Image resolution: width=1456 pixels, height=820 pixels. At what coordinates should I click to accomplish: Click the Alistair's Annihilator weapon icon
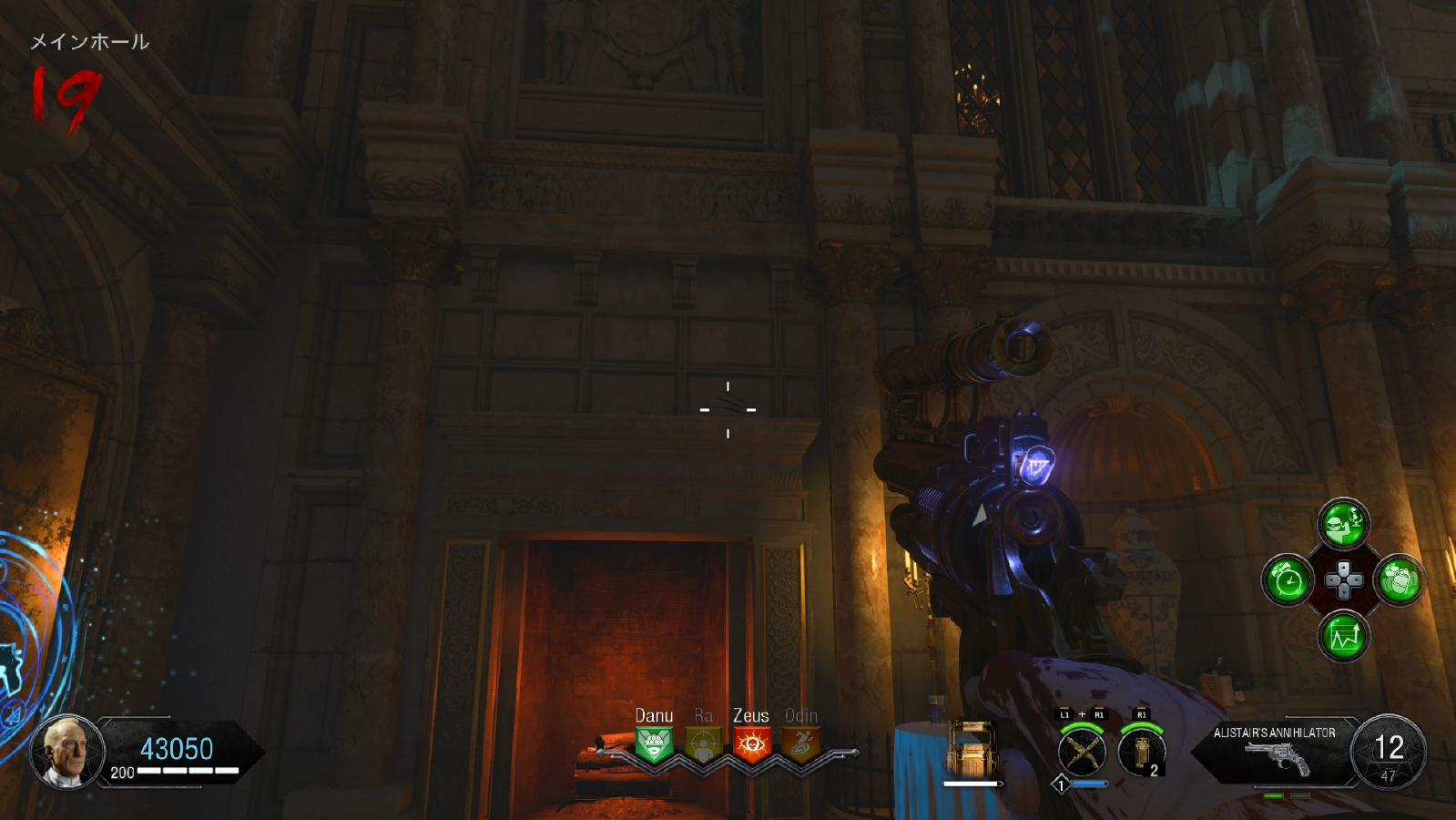[1277, 758]
